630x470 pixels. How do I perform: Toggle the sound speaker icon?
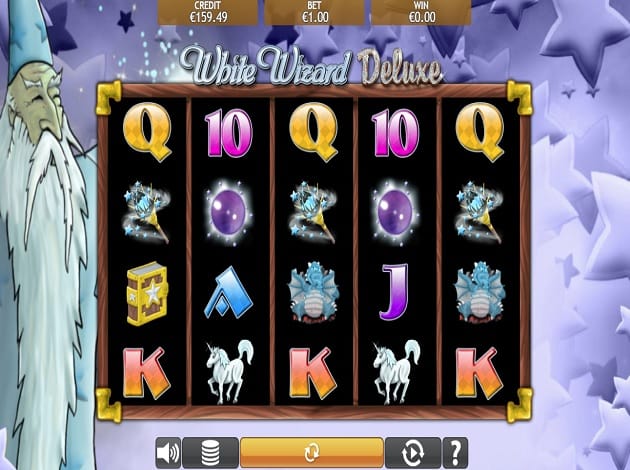point(167,452)
